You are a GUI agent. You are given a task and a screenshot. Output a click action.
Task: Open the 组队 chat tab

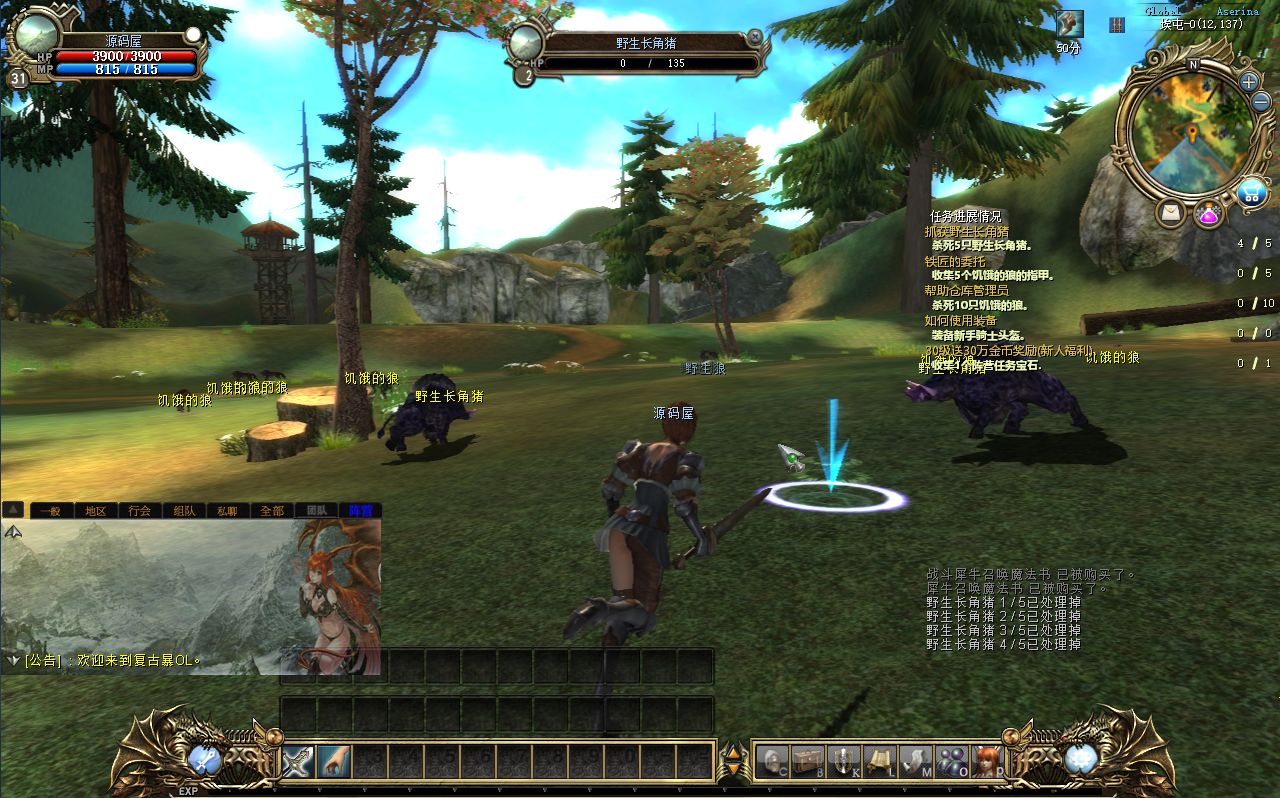pyautogui.click(x=184, y=510)
